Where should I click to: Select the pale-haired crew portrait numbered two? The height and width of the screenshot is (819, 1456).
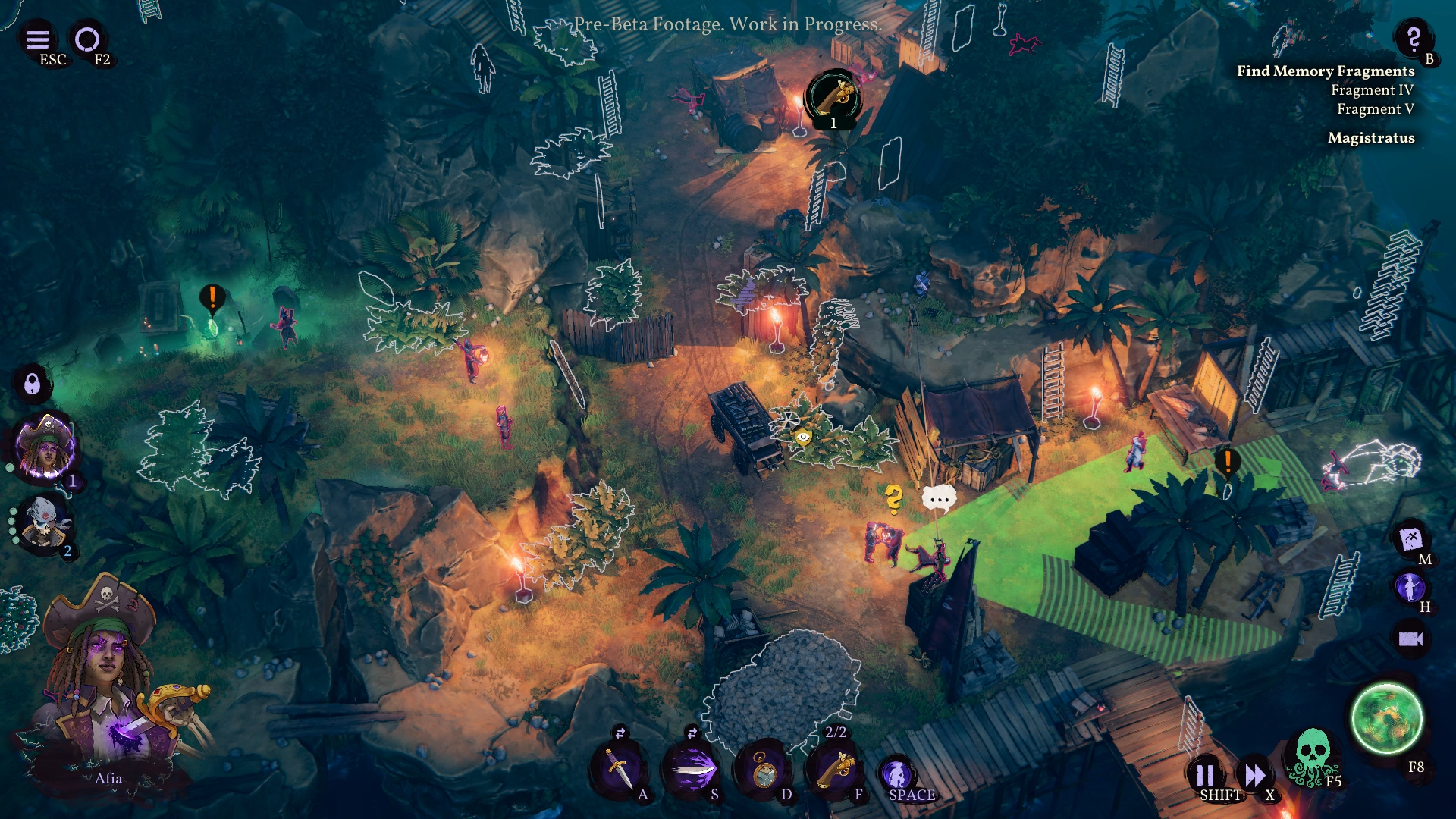tap(44, 523)
